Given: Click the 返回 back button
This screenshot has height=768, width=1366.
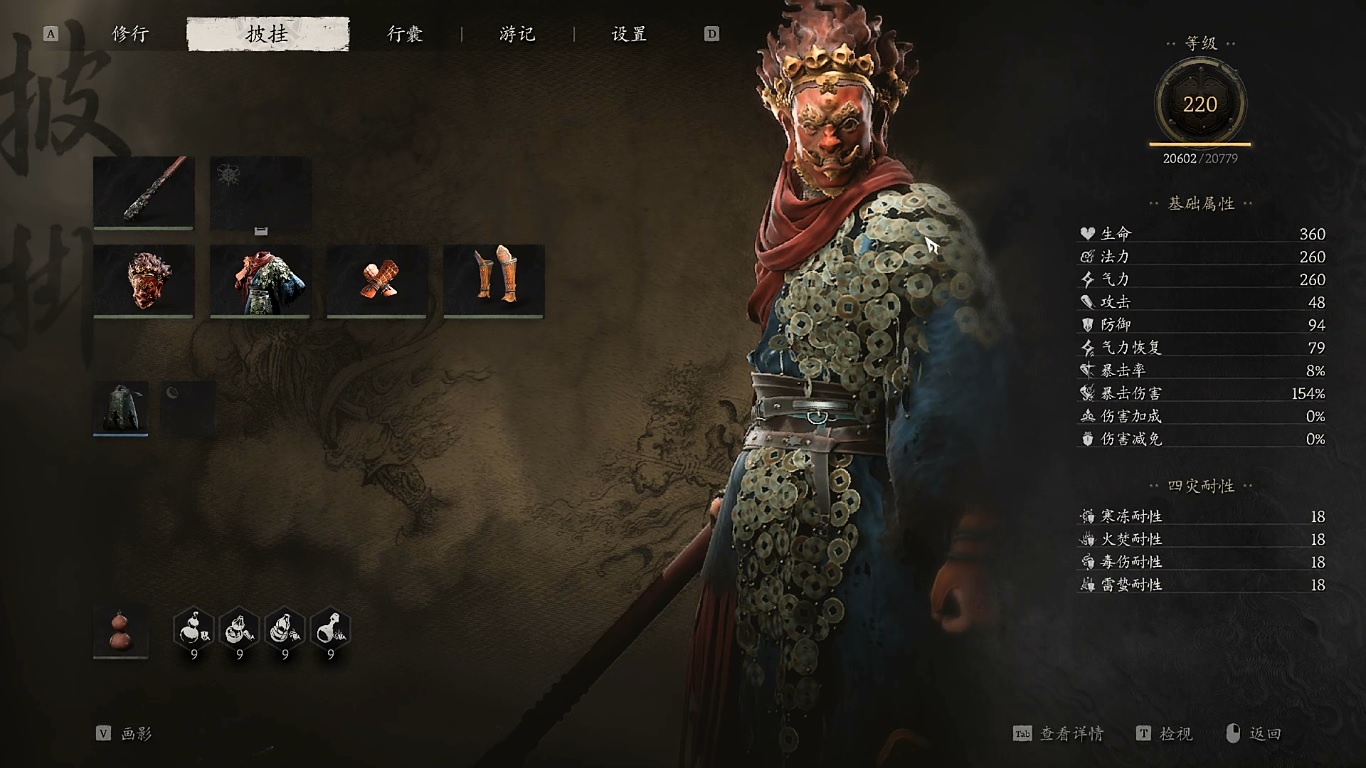Looking at the screenshot, I should coord(1254,734).
